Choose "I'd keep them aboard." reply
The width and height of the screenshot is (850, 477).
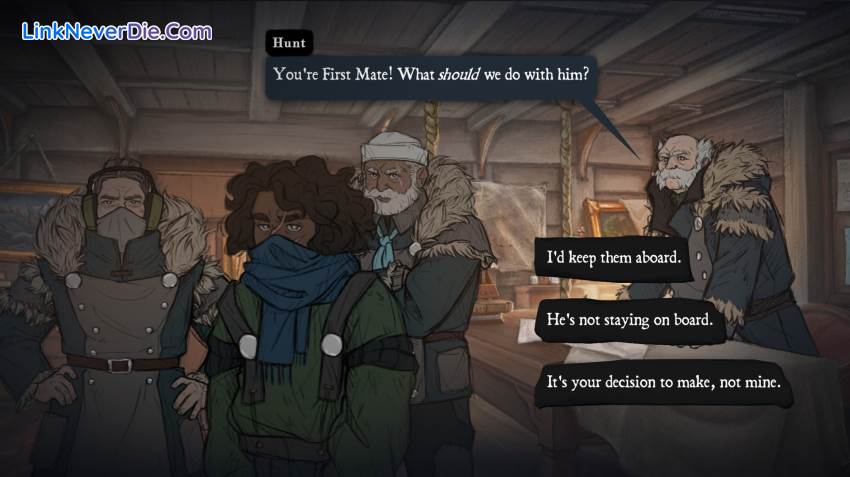click(x=614, y=257)
